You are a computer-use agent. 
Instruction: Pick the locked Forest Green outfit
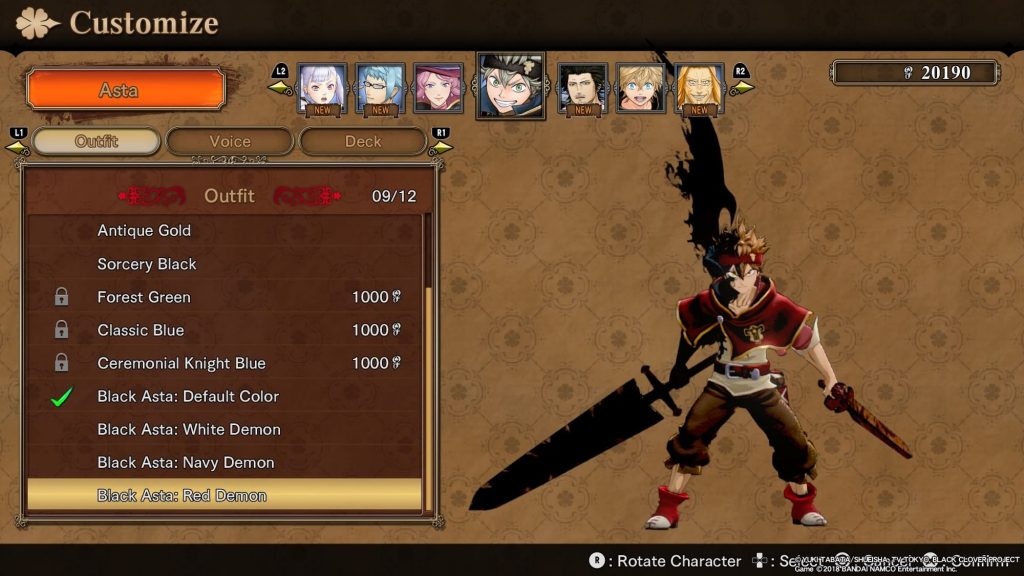coord(144,297)
